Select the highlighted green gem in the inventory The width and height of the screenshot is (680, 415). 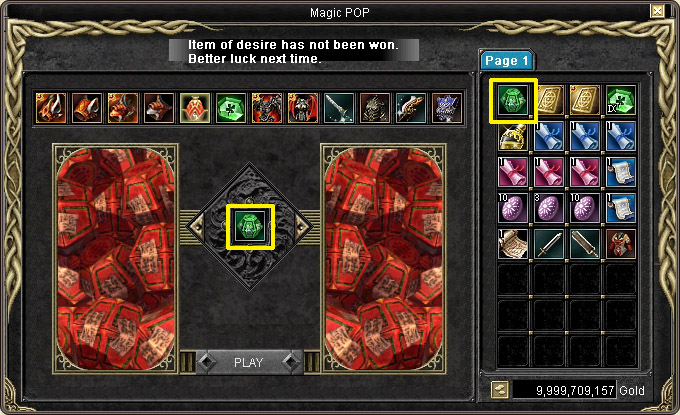click(513, 101)
